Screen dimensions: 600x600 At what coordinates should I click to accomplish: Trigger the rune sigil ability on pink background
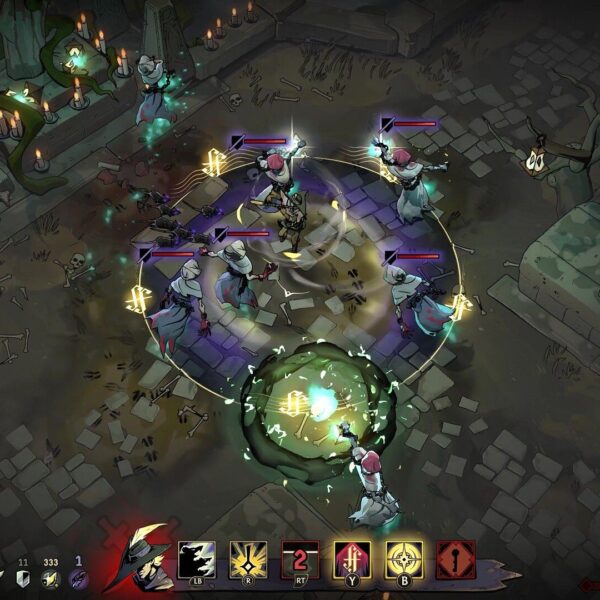click(x=352, y=559)
